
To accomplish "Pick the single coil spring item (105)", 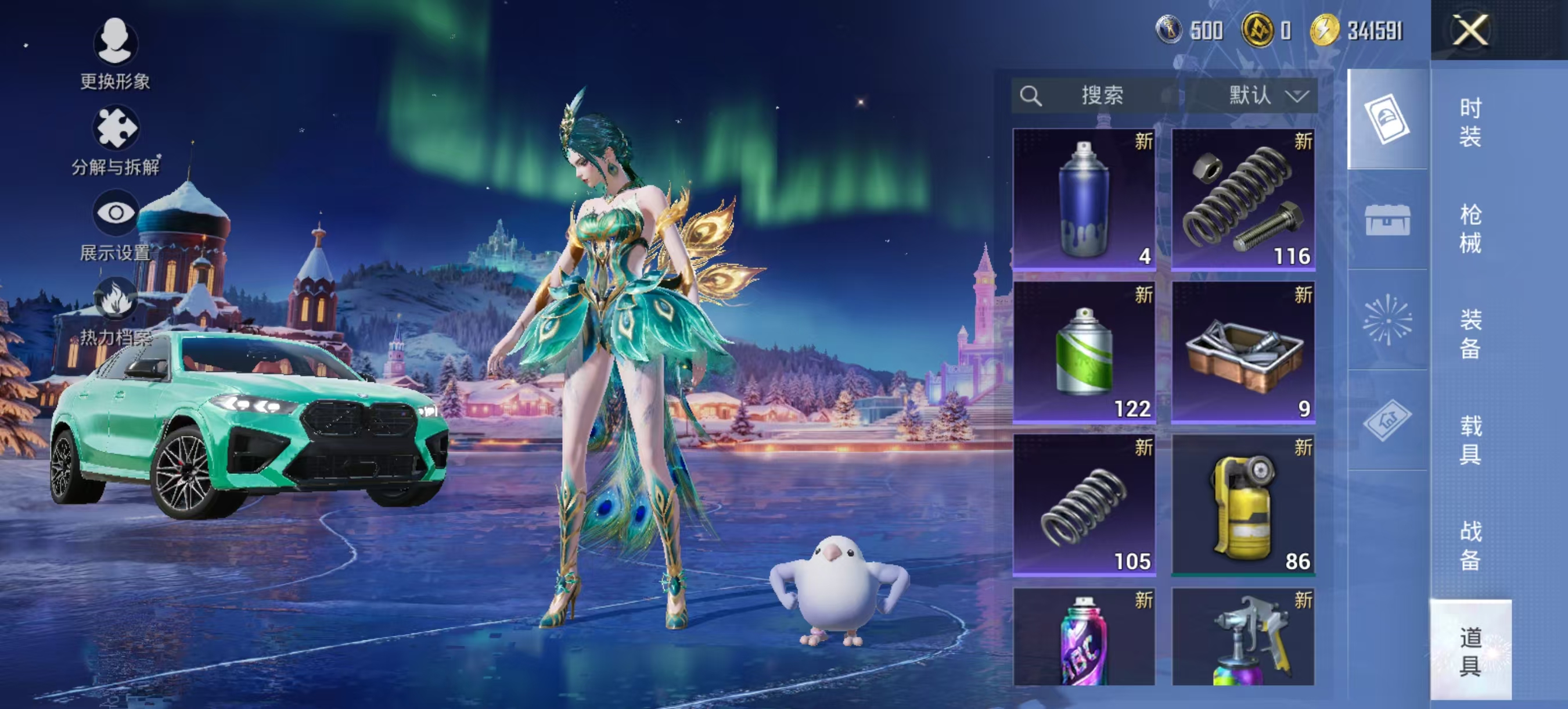I will pyautogui.click(x=1084, y=504).
